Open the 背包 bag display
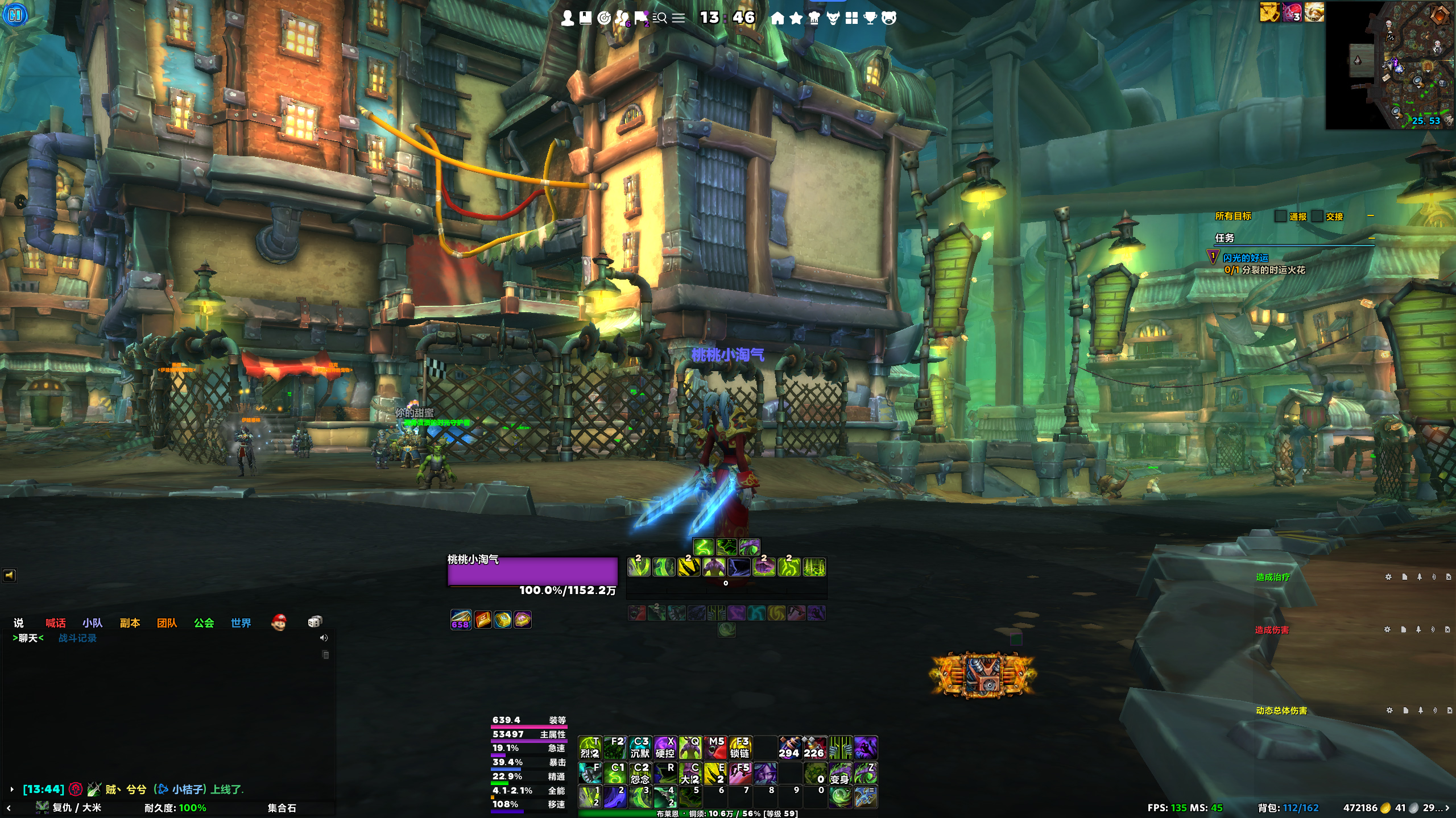The width and height of the screenshot is (1456, 818). 1288,808
